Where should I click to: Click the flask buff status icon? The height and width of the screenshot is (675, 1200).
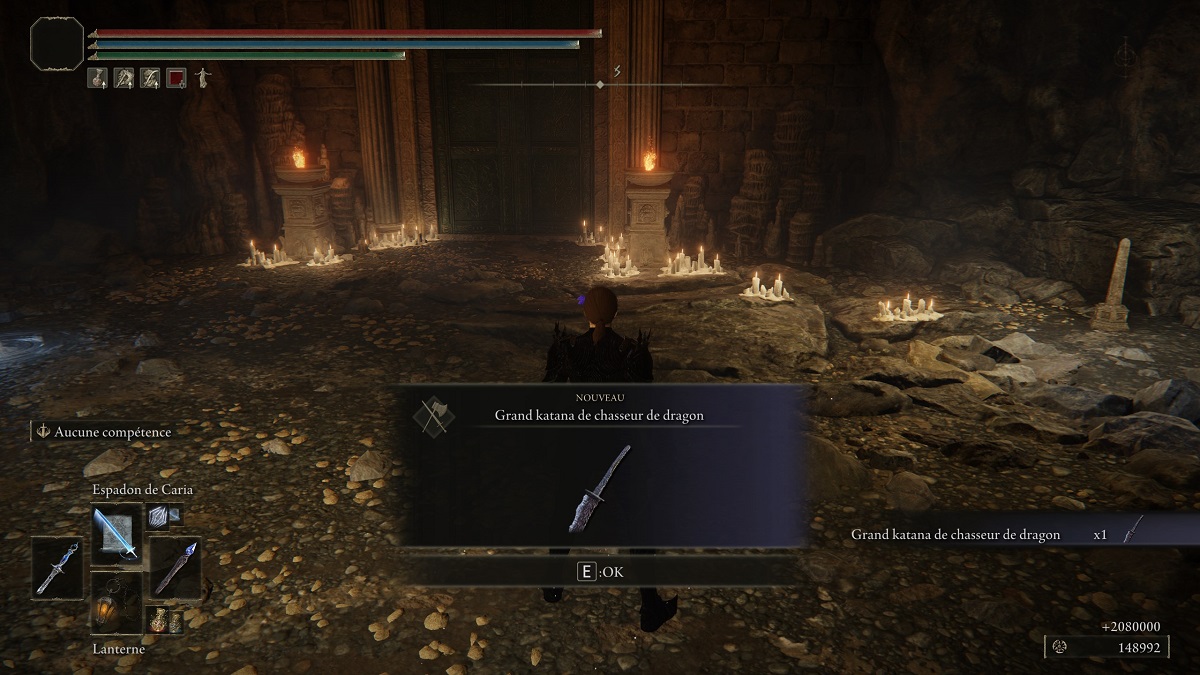point(98,77)
